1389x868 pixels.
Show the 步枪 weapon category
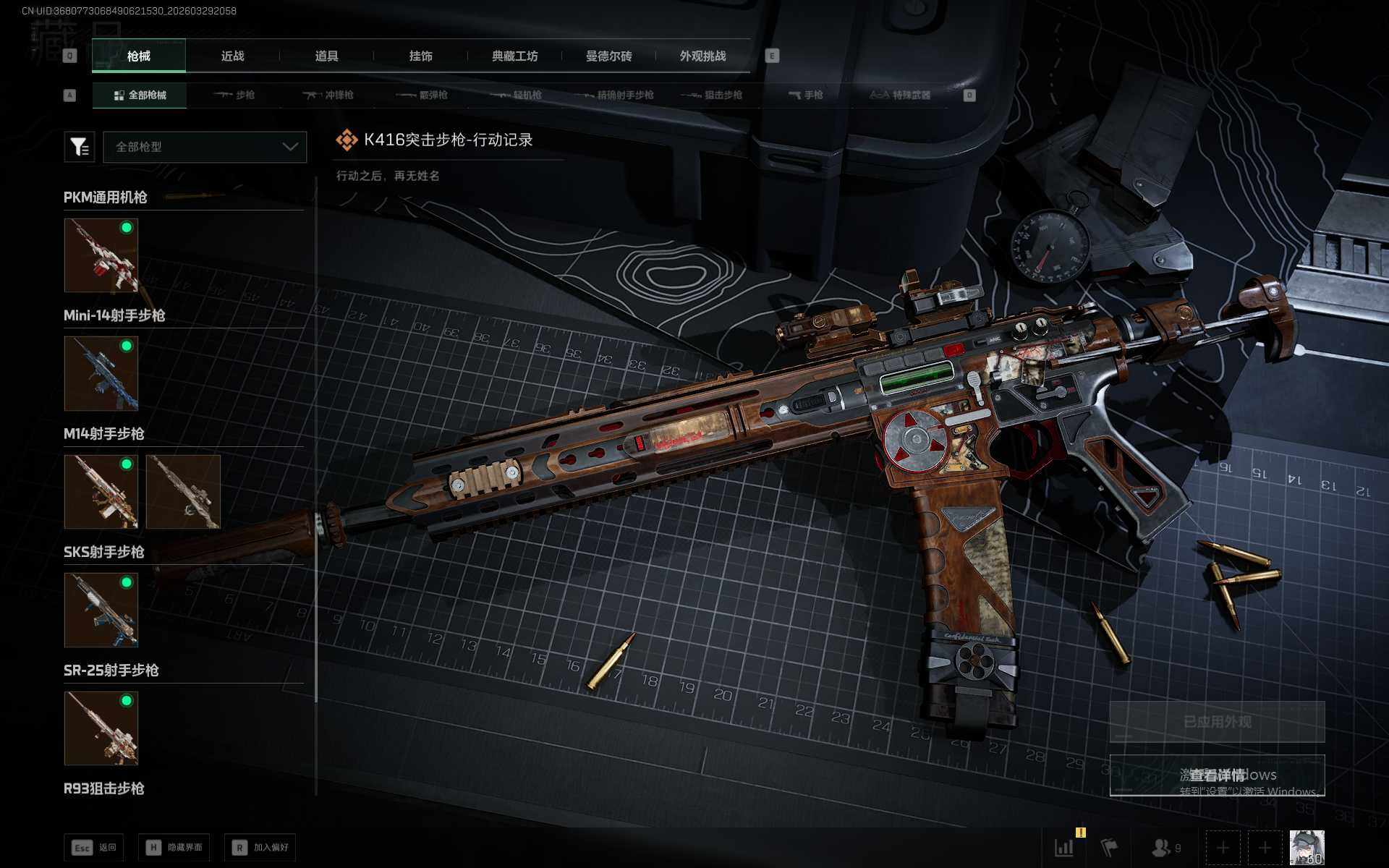pyautogui.click(x=234, y=95)
